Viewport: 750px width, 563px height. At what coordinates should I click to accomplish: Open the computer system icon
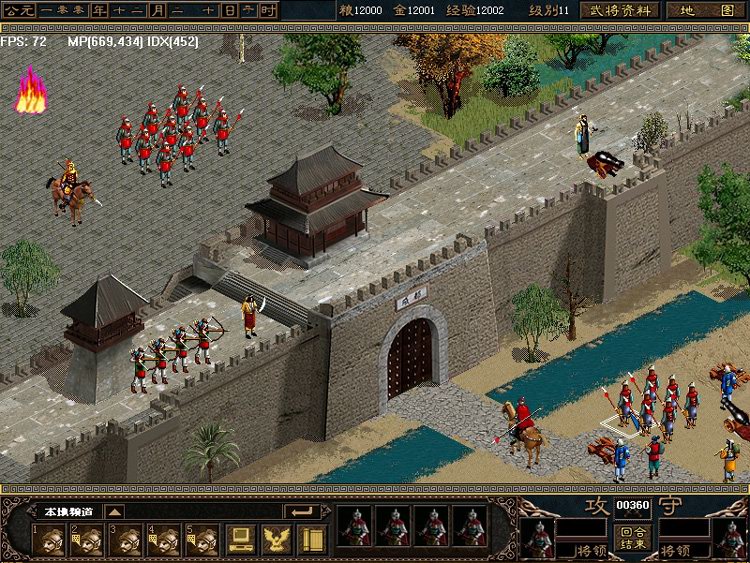240,540
